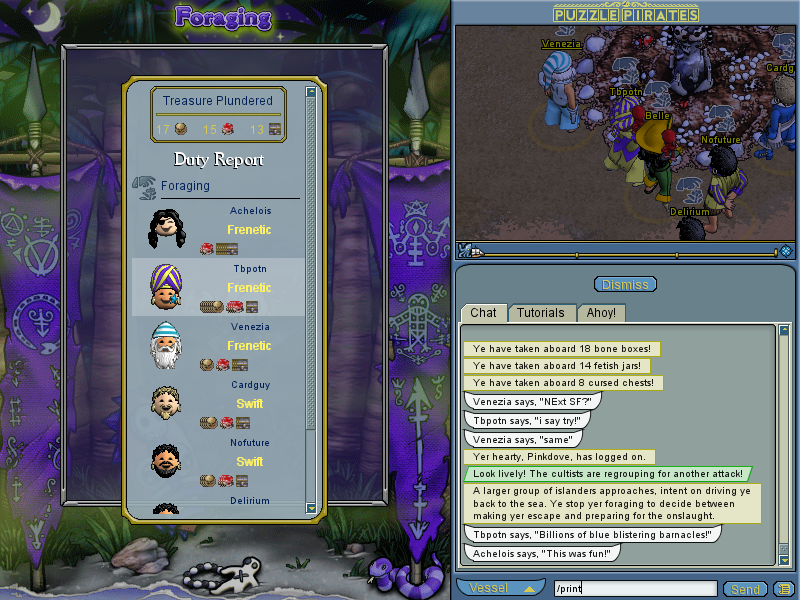
Task: Focus the chat text input field
Action: [635, 589]
